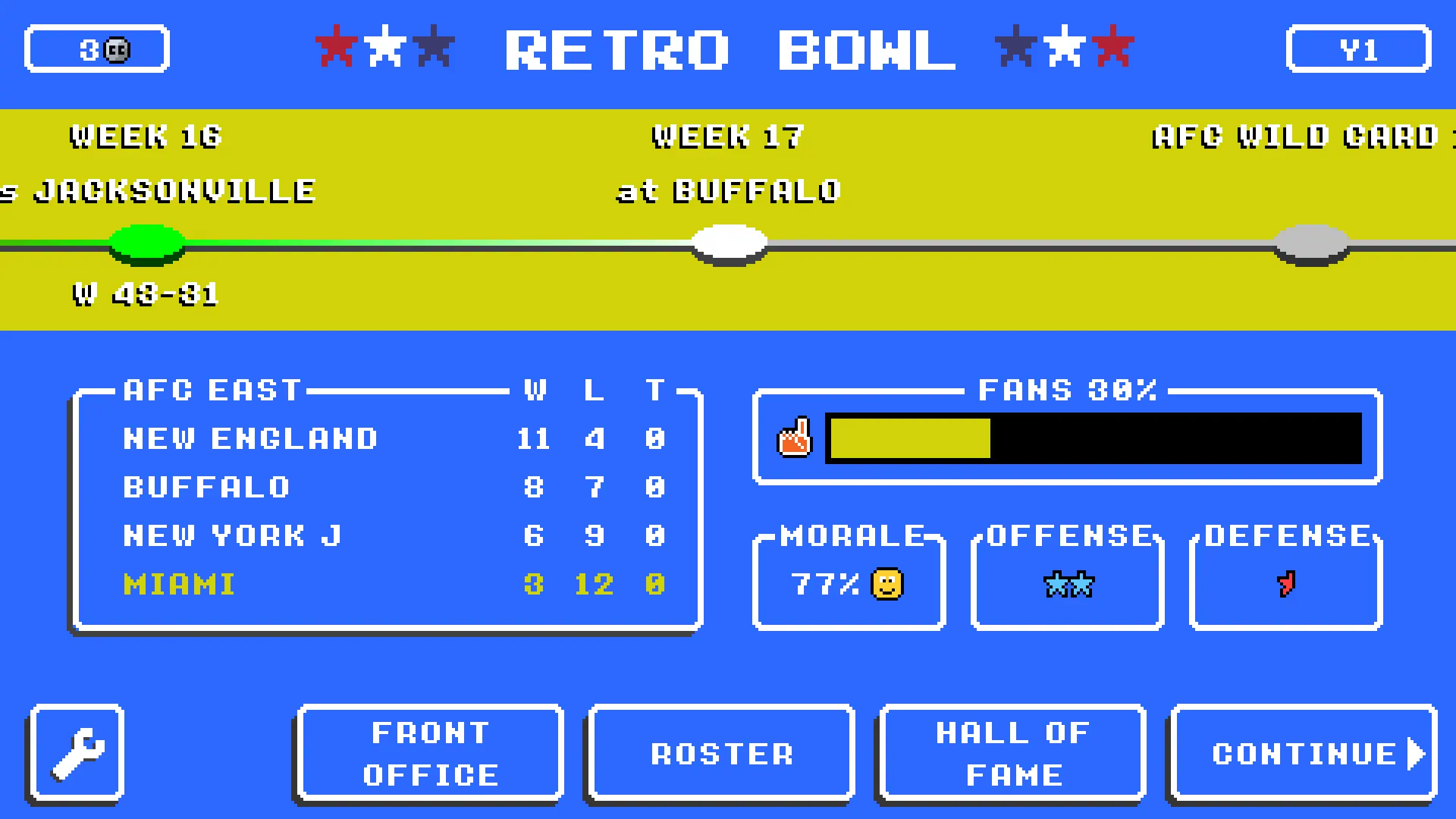Image resolution: width=1456 pixels, height=819 pixels.
Task: Click the Fans 30% progress bar
Action: [1094, 438]
